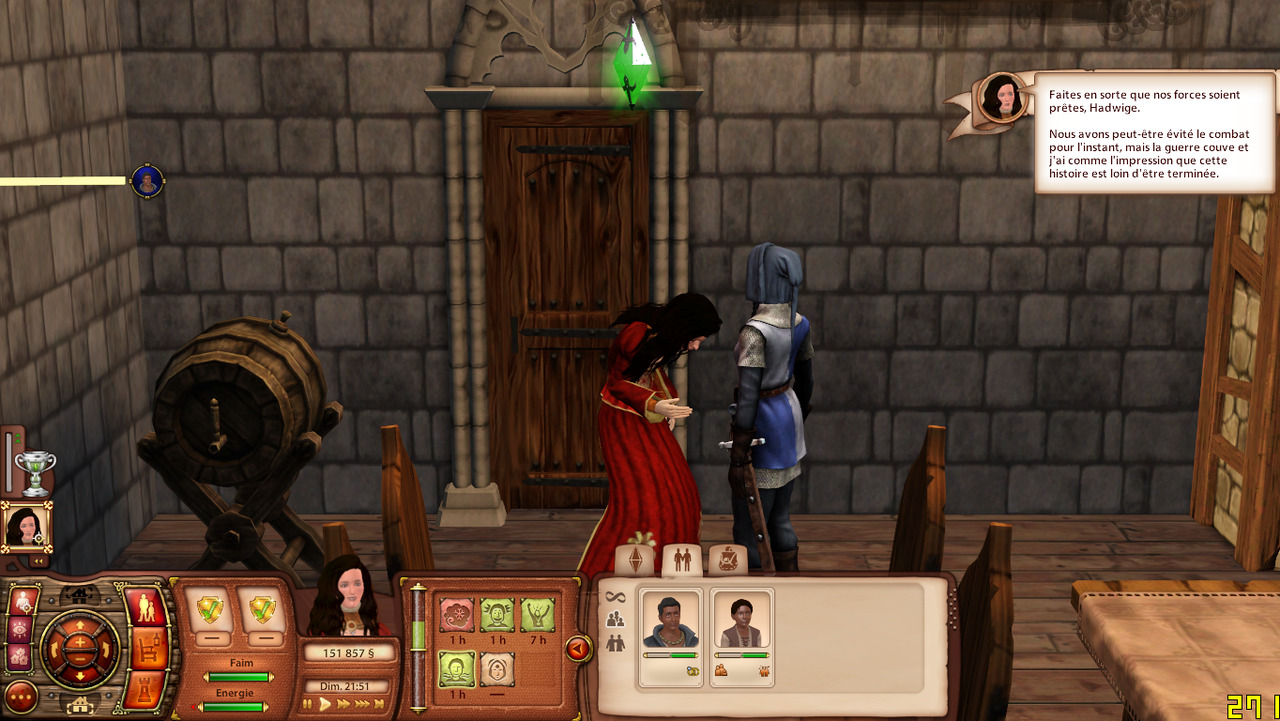This screenshot has height=721, width=1280.
Task: Click the raised-arms green buff icon
Action: [537, 614]
